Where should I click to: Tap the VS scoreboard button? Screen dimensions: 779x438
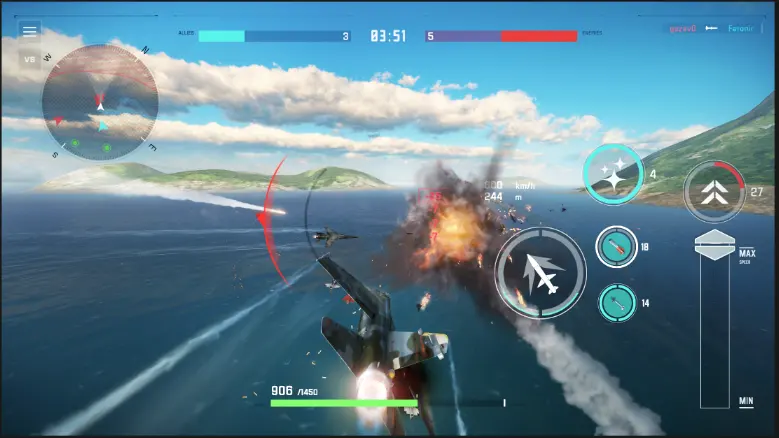pyautogui.click(x=30, y=59)
